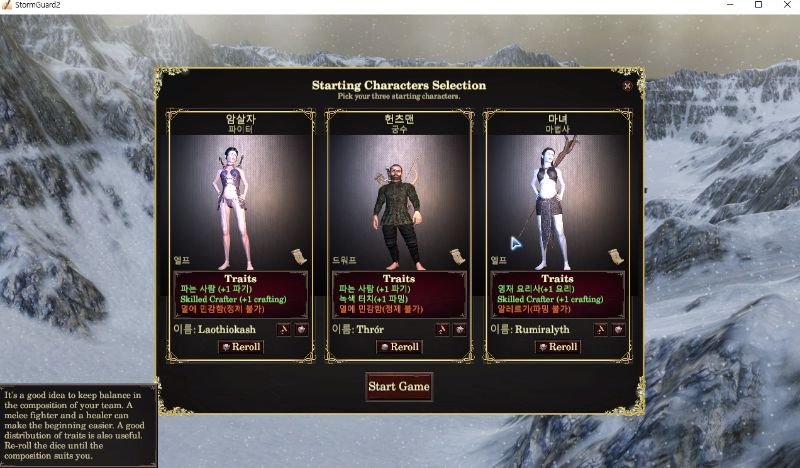The height and width of the screenshot is (468, 800).
Task: Reroll the dwarf archer Thrór
Action: point(399,347)
